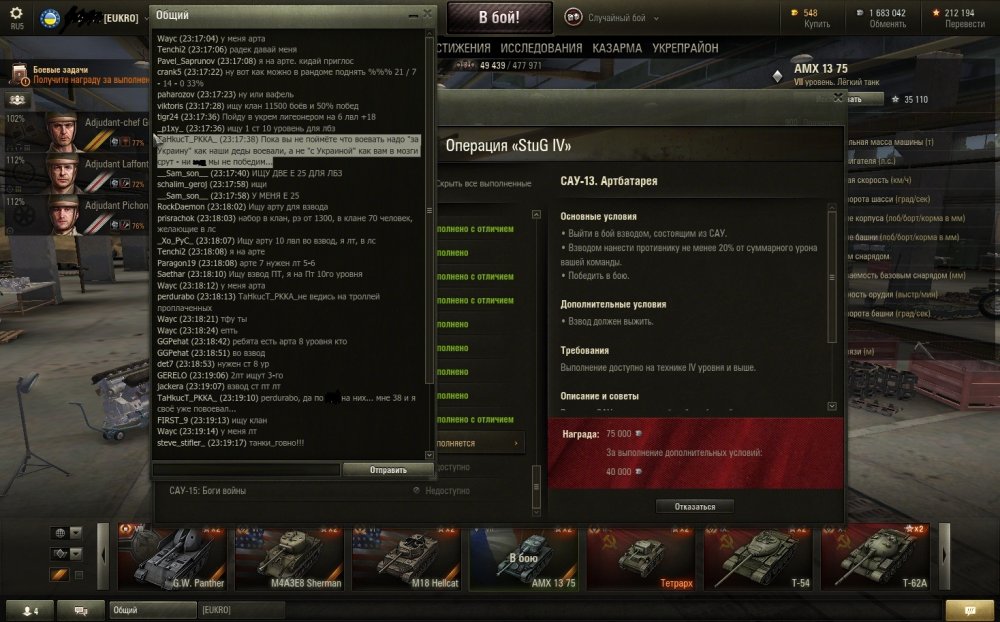Click the chat message input field
Screen dimensions: 1000x622
point(247,469)
